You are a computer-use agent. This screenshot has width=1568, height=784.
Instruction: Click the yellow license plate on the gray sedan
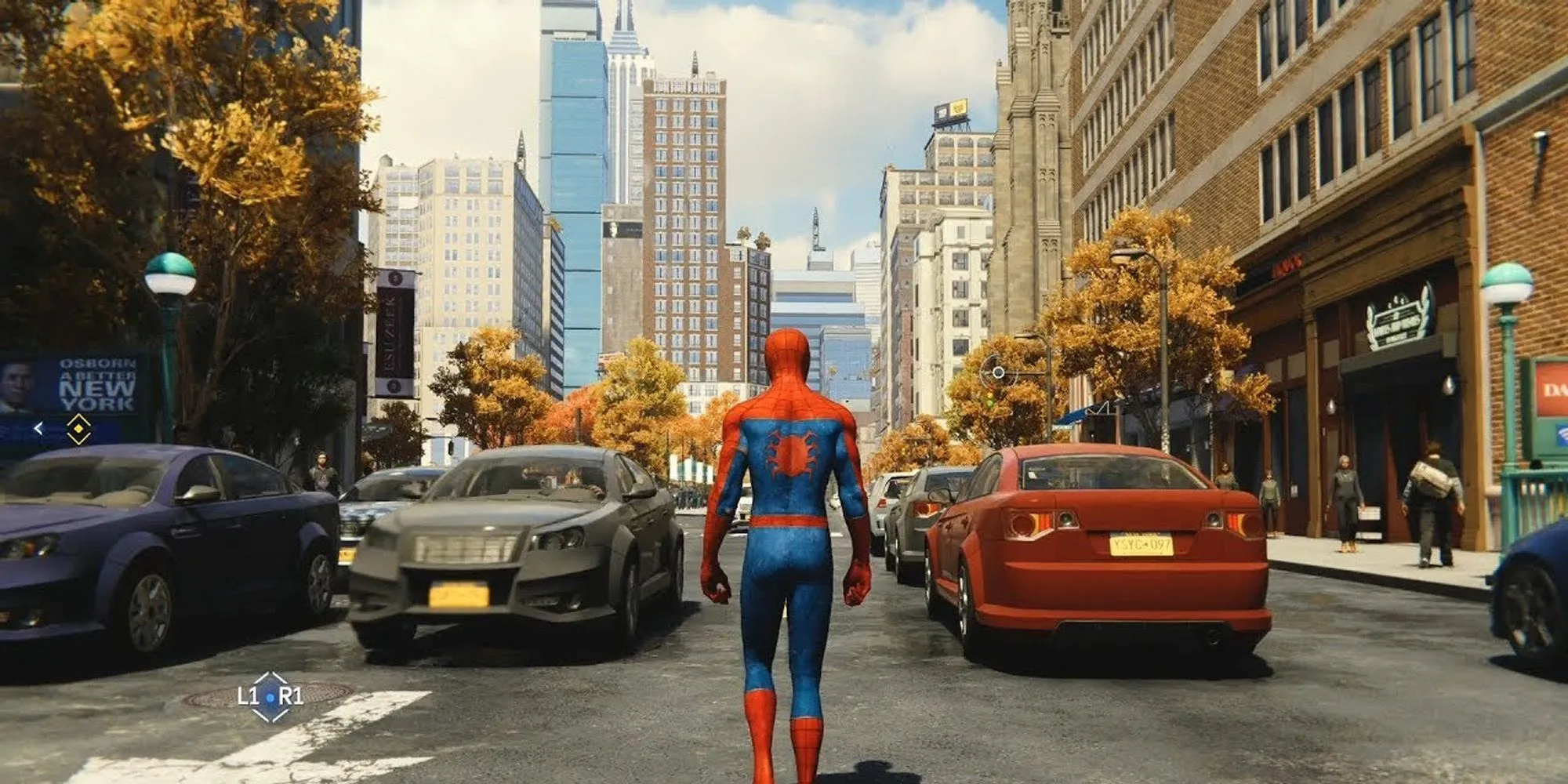pos(459,596)
